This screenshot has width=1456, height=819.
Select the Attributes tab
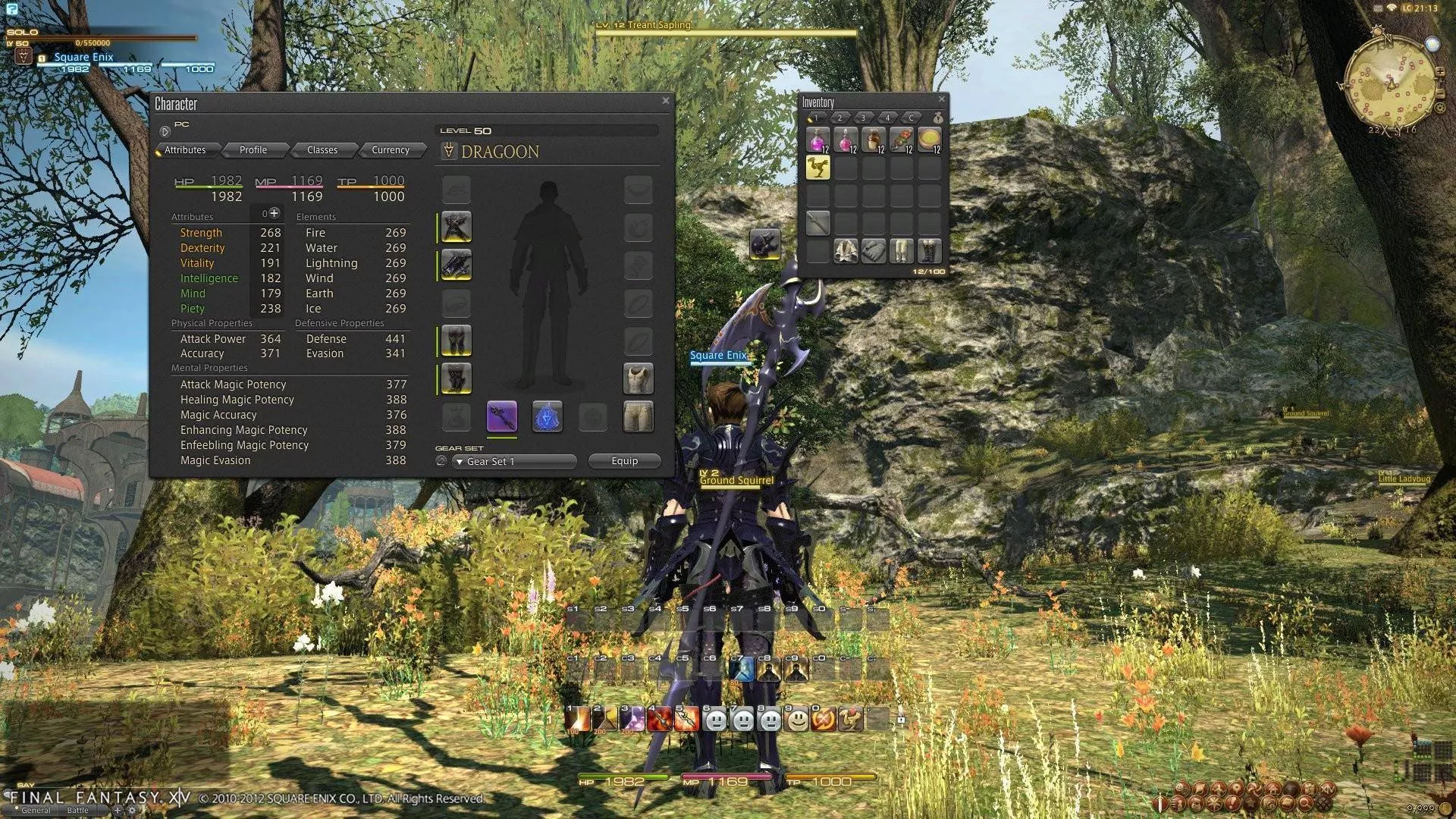point(186,150)
